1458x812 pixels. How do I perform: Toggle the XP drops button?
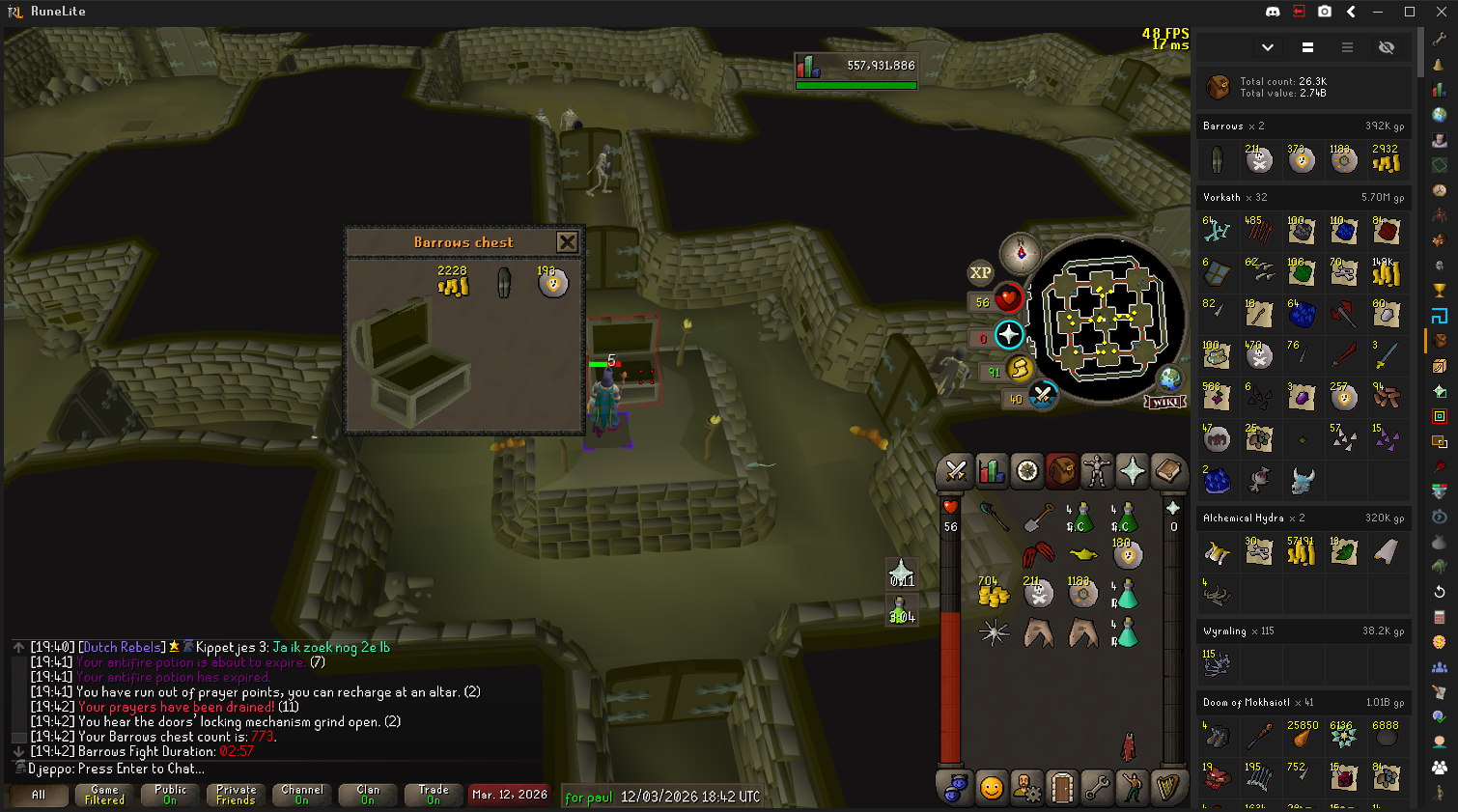click(x=980, y=273)
